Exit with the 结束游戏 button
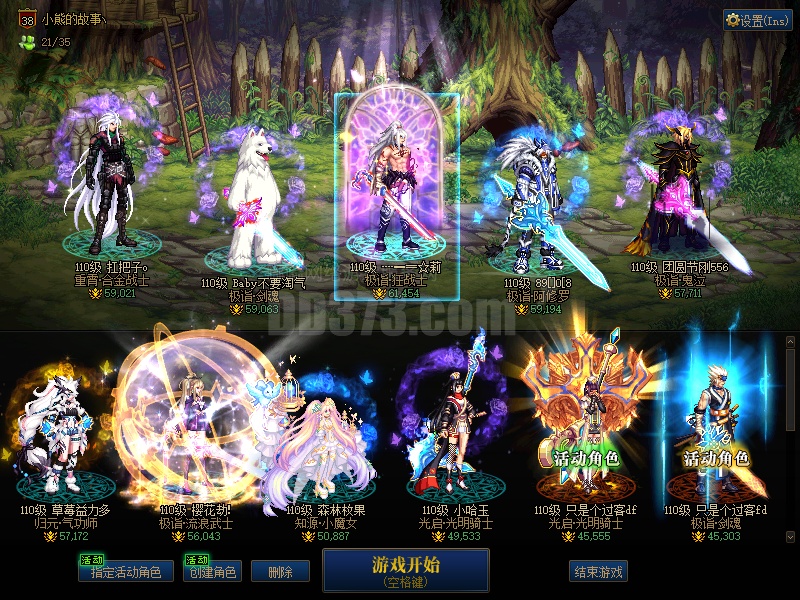Screen dimensions: 800x600 point(598,572)
